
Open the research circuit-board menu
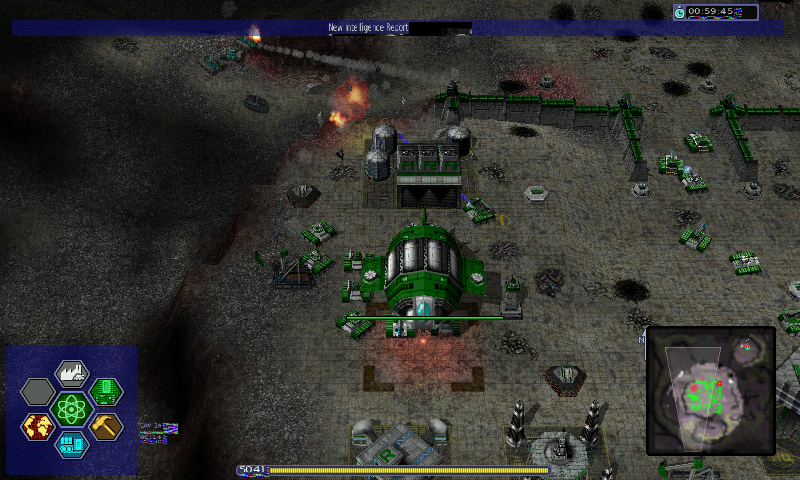click(105, 391)
